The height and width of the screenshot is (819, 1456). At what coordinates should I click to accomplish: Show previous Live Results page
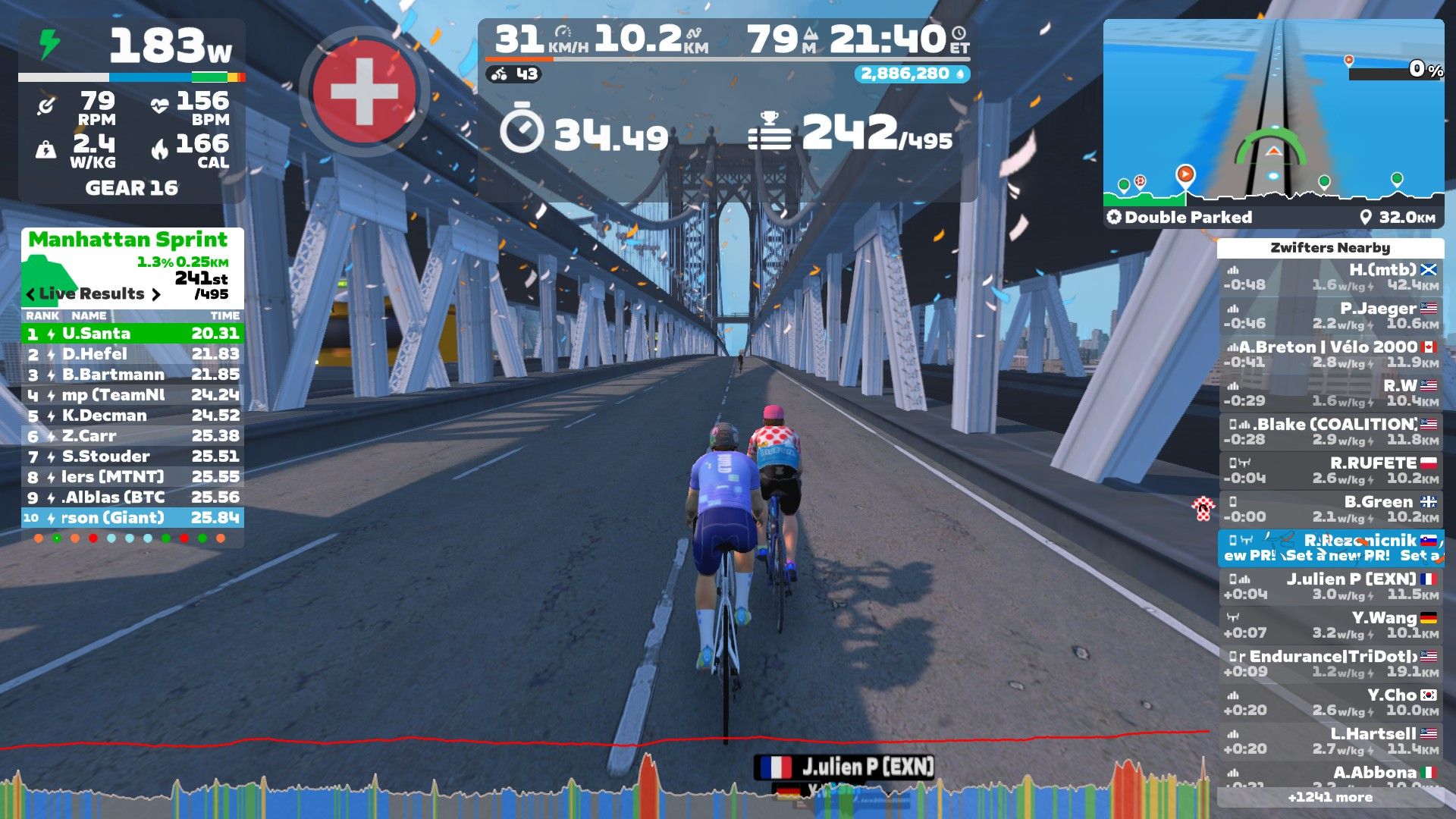(x=30, y=294)
